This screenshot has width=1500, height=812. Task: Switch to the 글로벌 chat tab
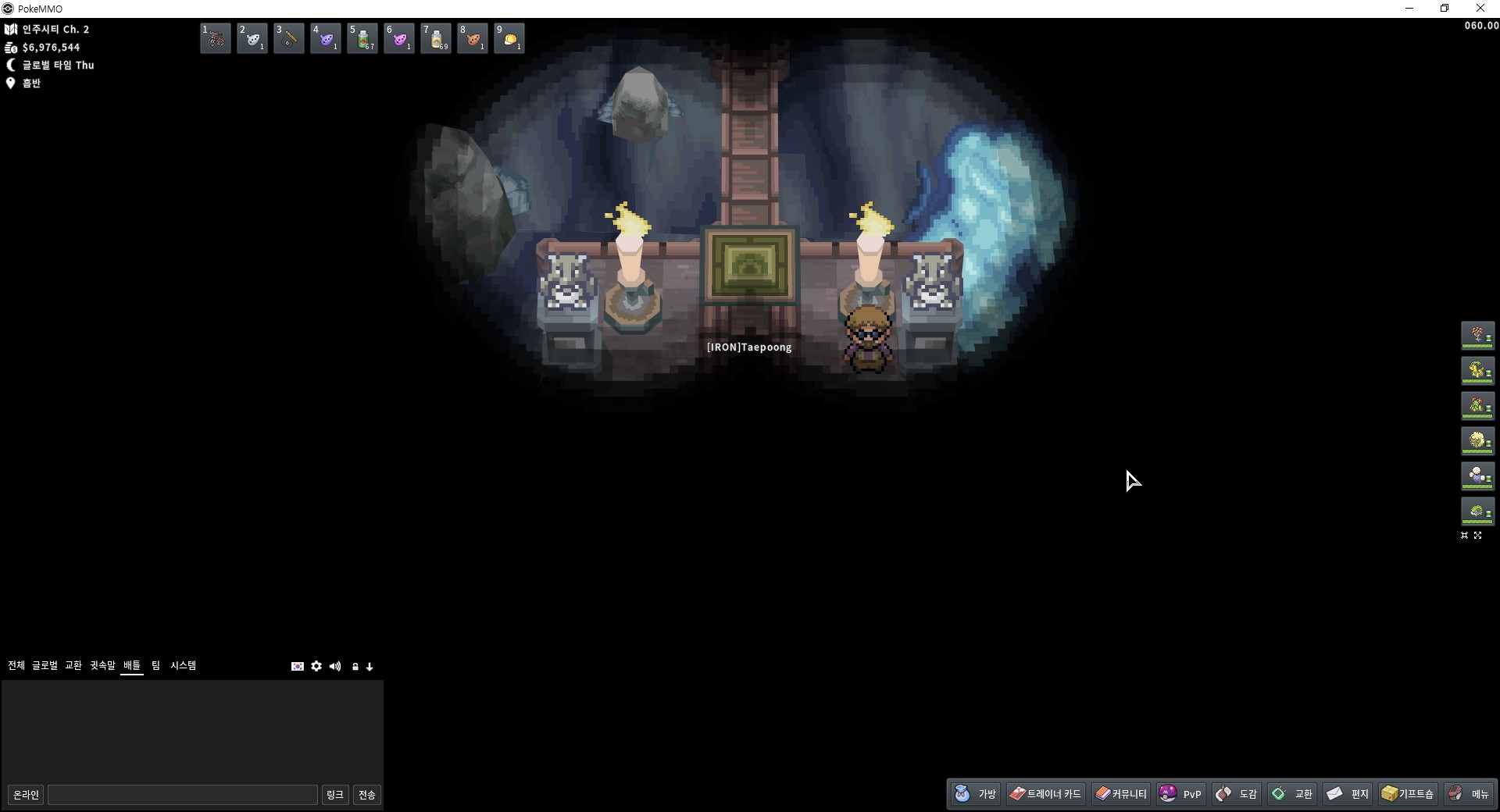(x=45, y=665)
